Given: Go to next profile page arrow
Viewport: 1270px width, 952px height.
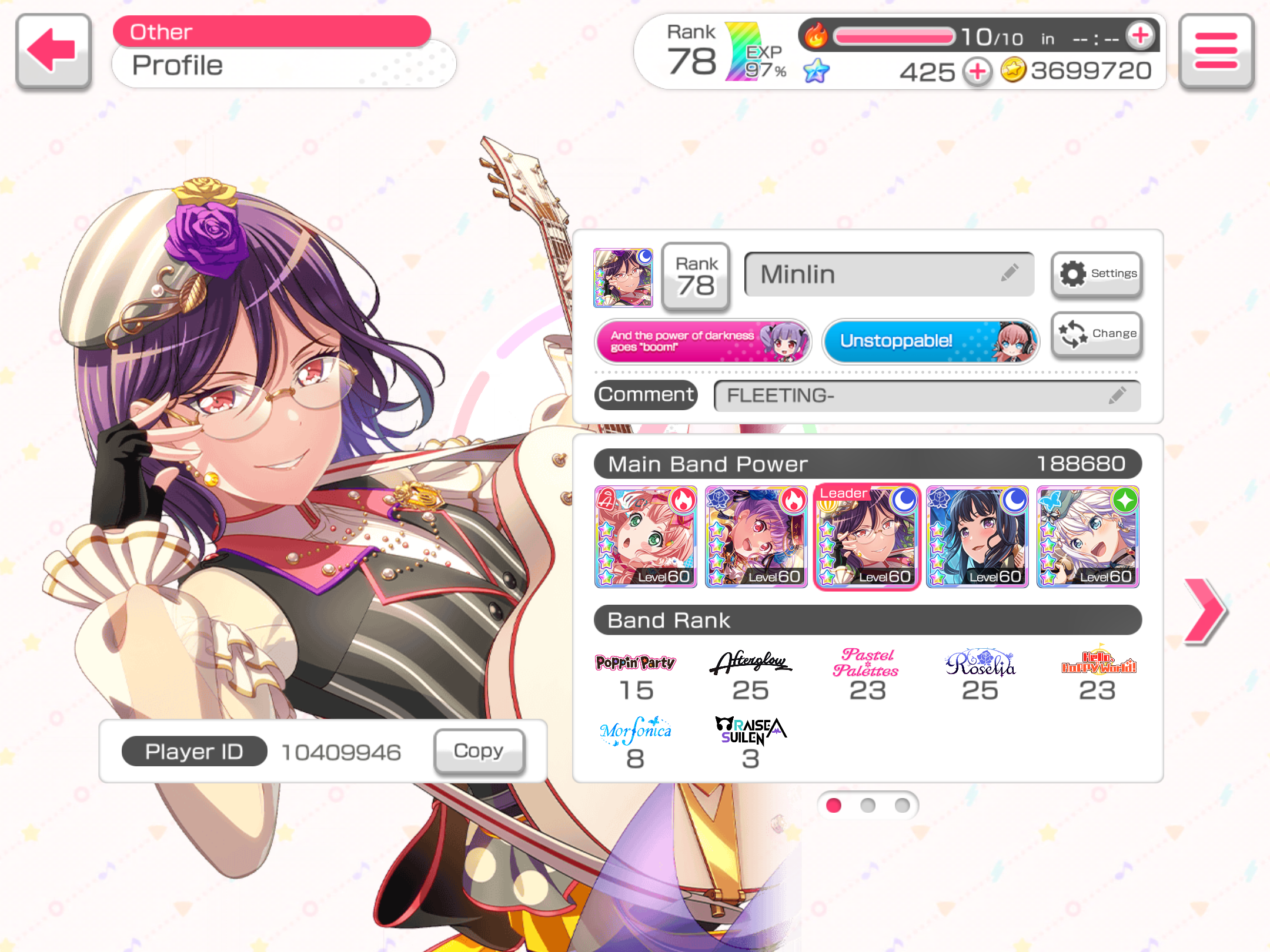Looking at the screenshot, I should coord(1204,611).
